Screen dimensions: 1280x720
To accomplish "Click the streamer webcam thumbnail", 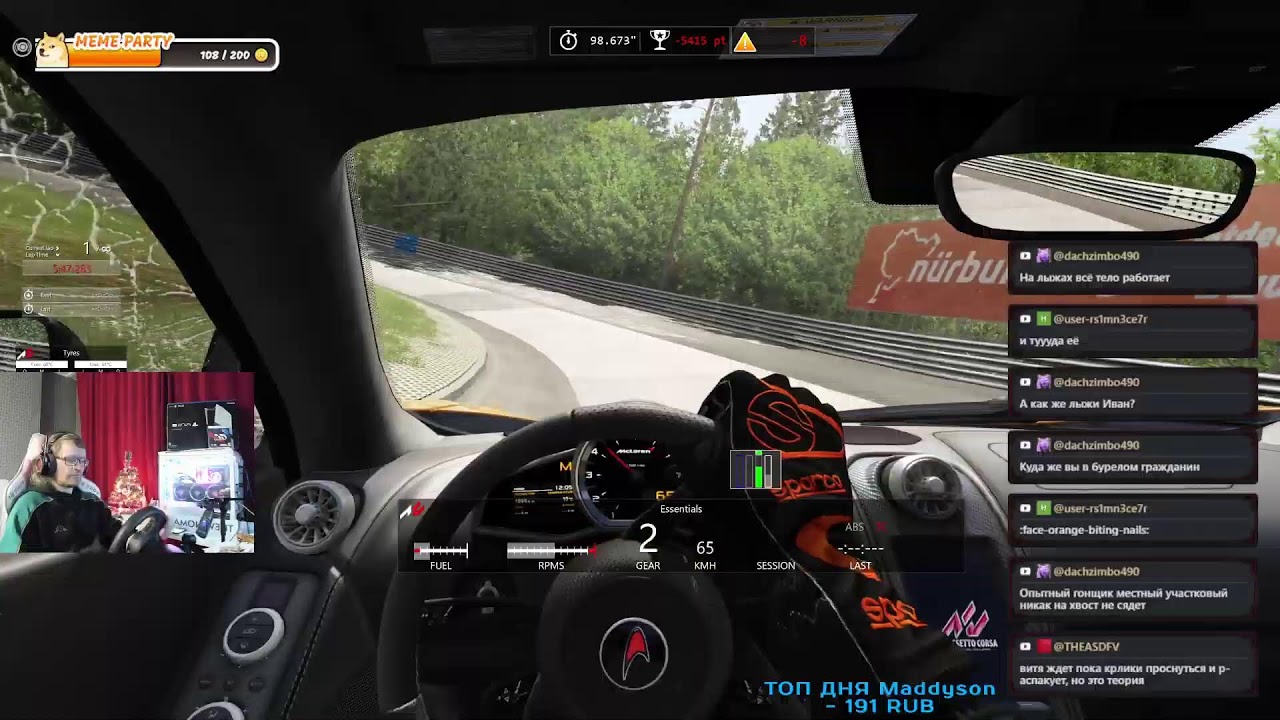I will coord(127,463).
